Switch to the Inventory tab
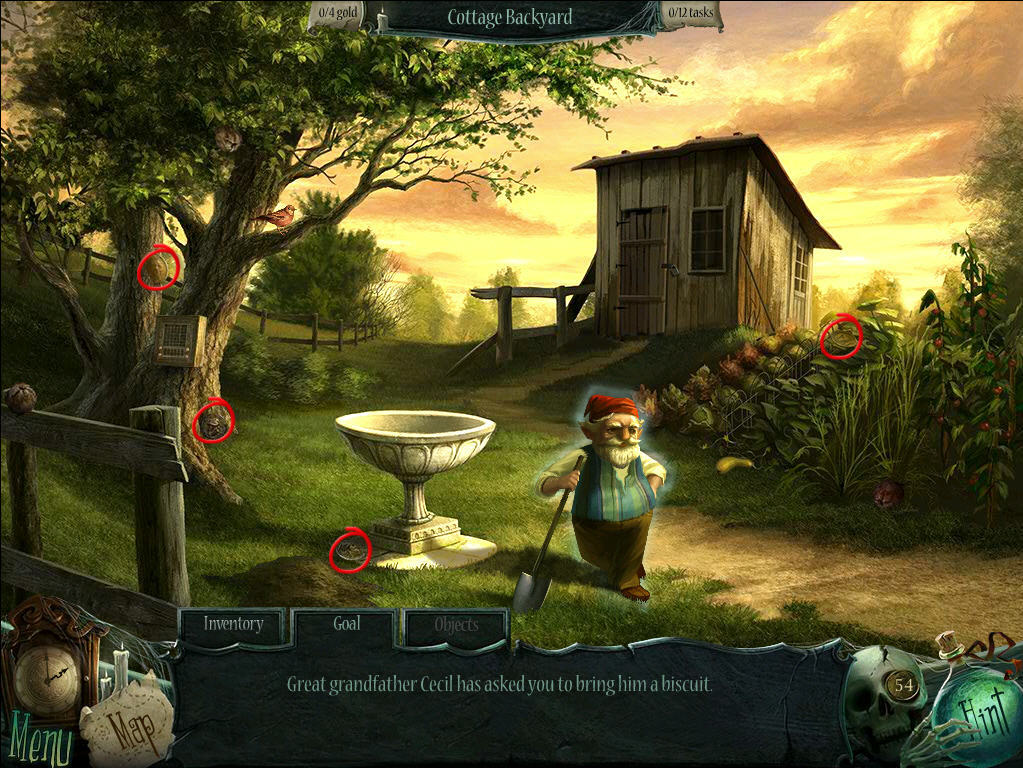Screen dimensions: 1023x768 click(x=233, y=625)
